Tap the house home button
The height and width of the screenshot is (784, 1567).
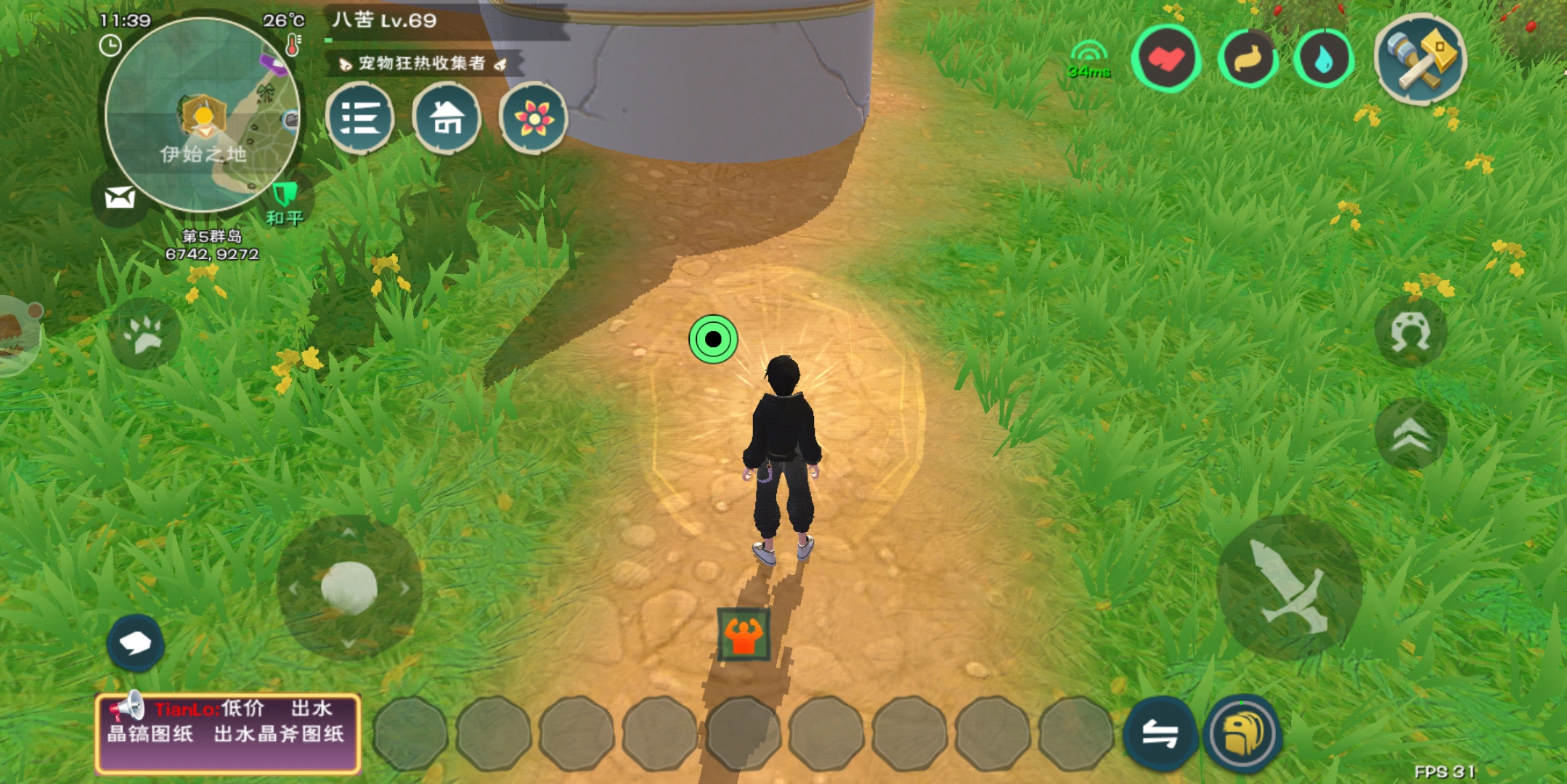[447, 118]
